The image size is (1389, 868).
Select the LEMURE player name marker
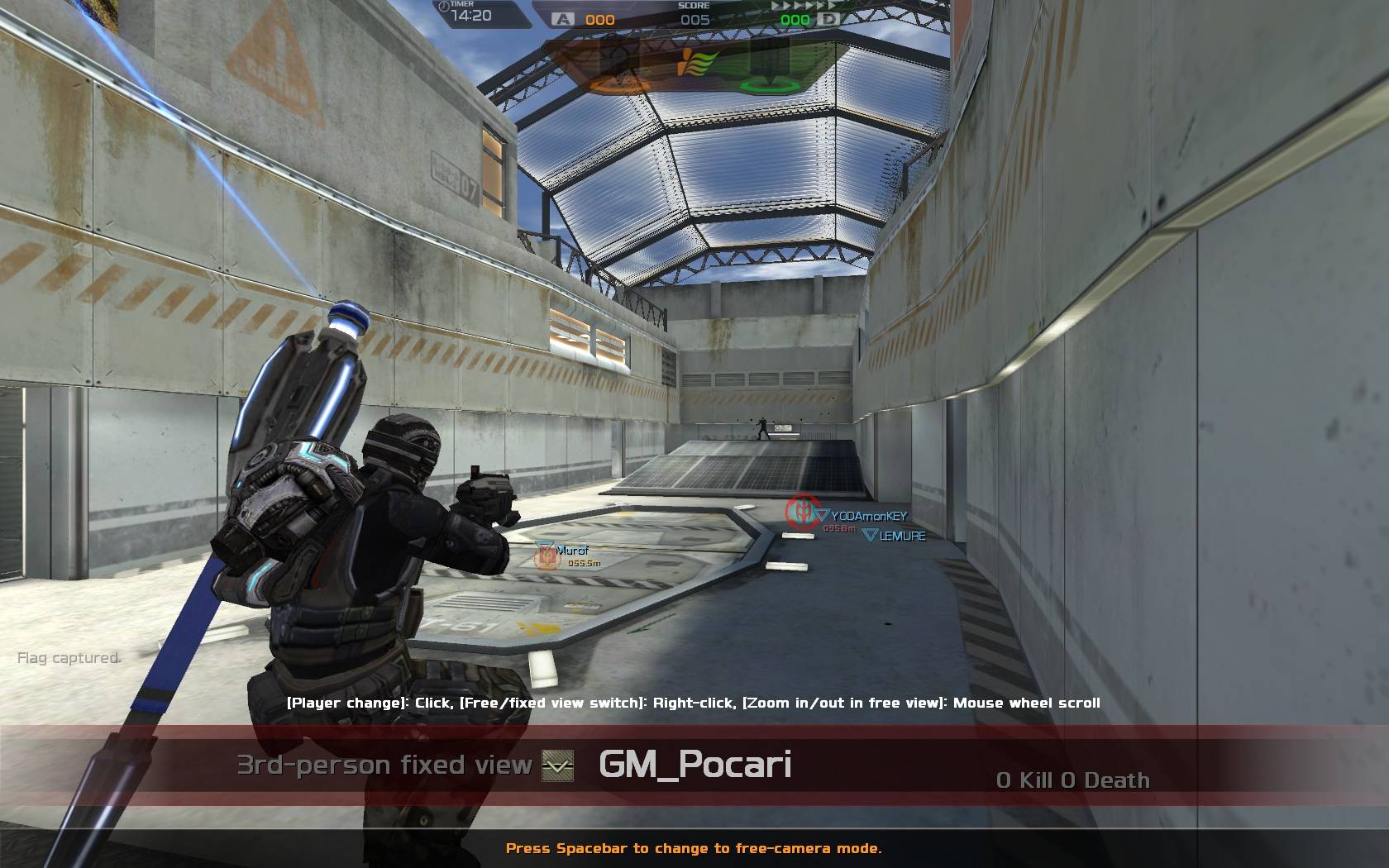(902, 536)
